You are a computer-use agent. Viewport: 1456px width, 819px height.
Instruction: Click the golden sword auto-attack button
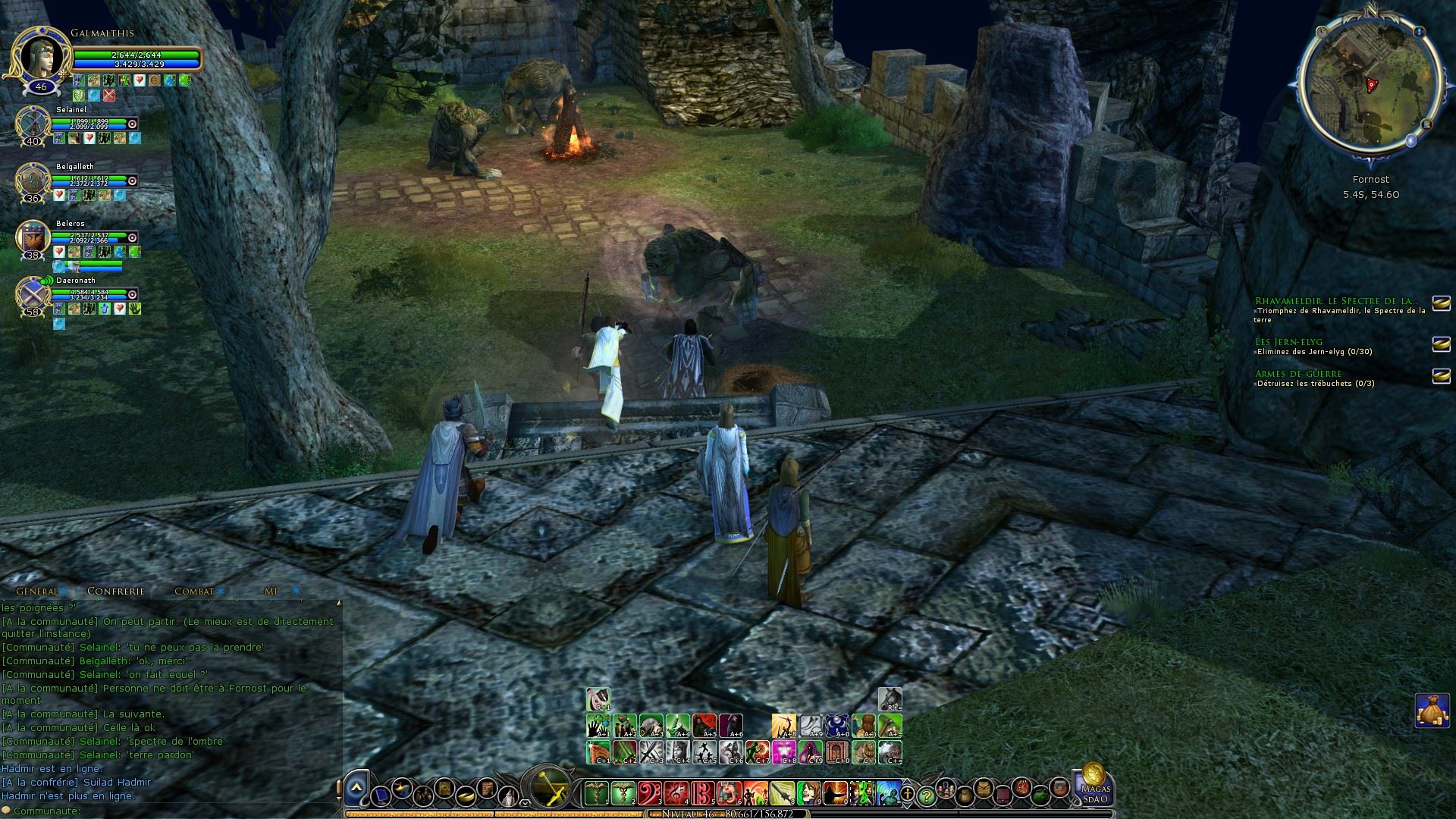[x=551, y=789]
